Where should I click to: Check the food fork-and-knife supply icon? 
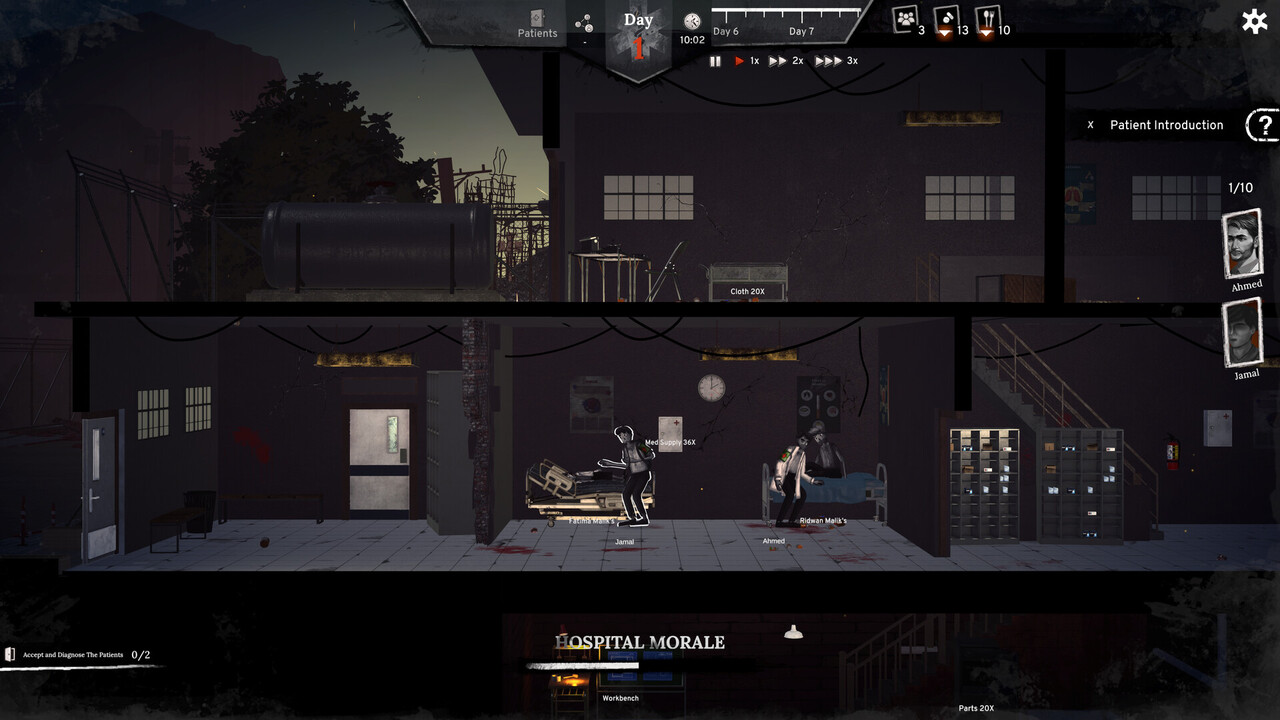987,19
